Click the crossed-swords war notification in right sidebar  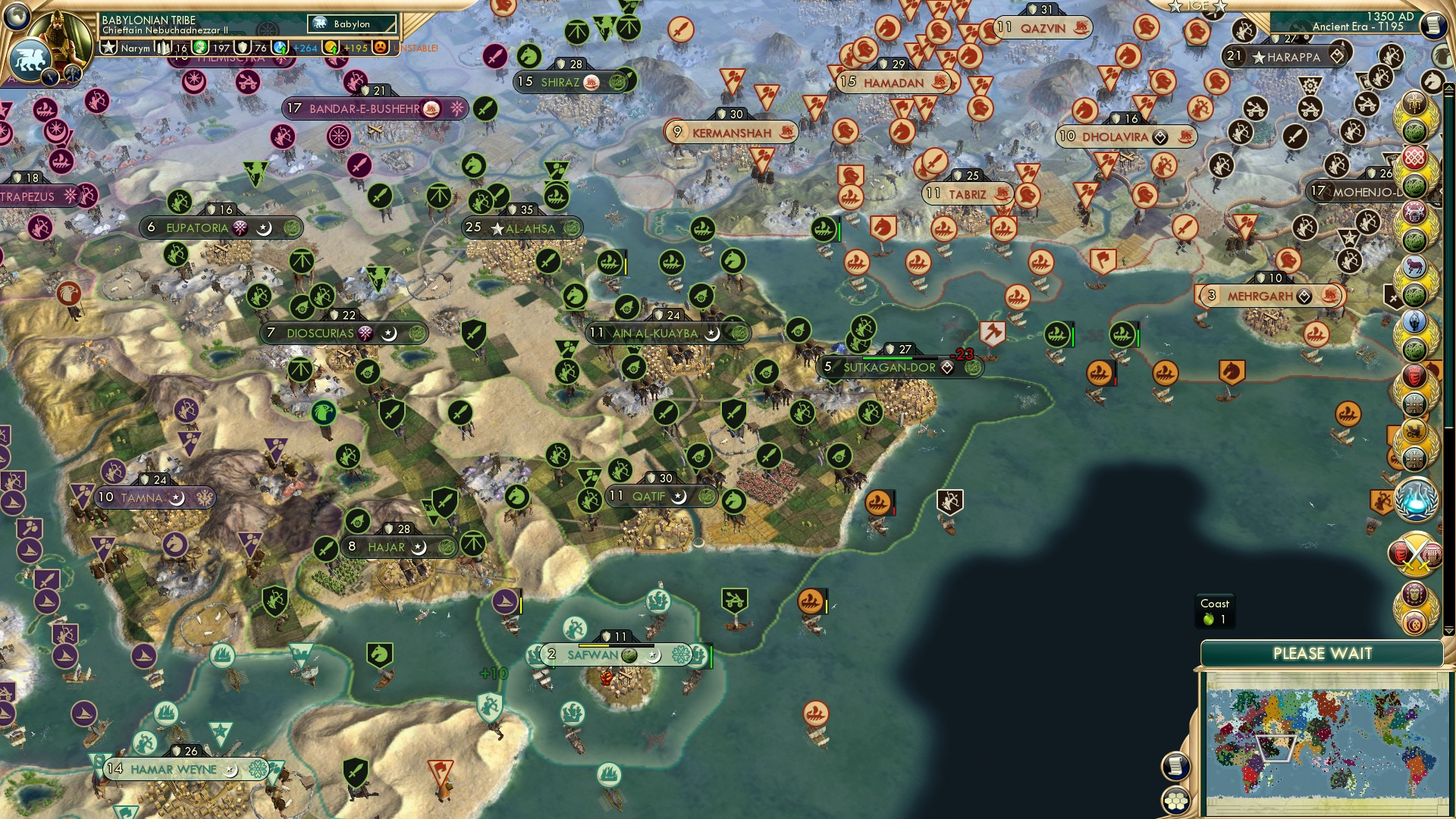[x=1417, y=554]
